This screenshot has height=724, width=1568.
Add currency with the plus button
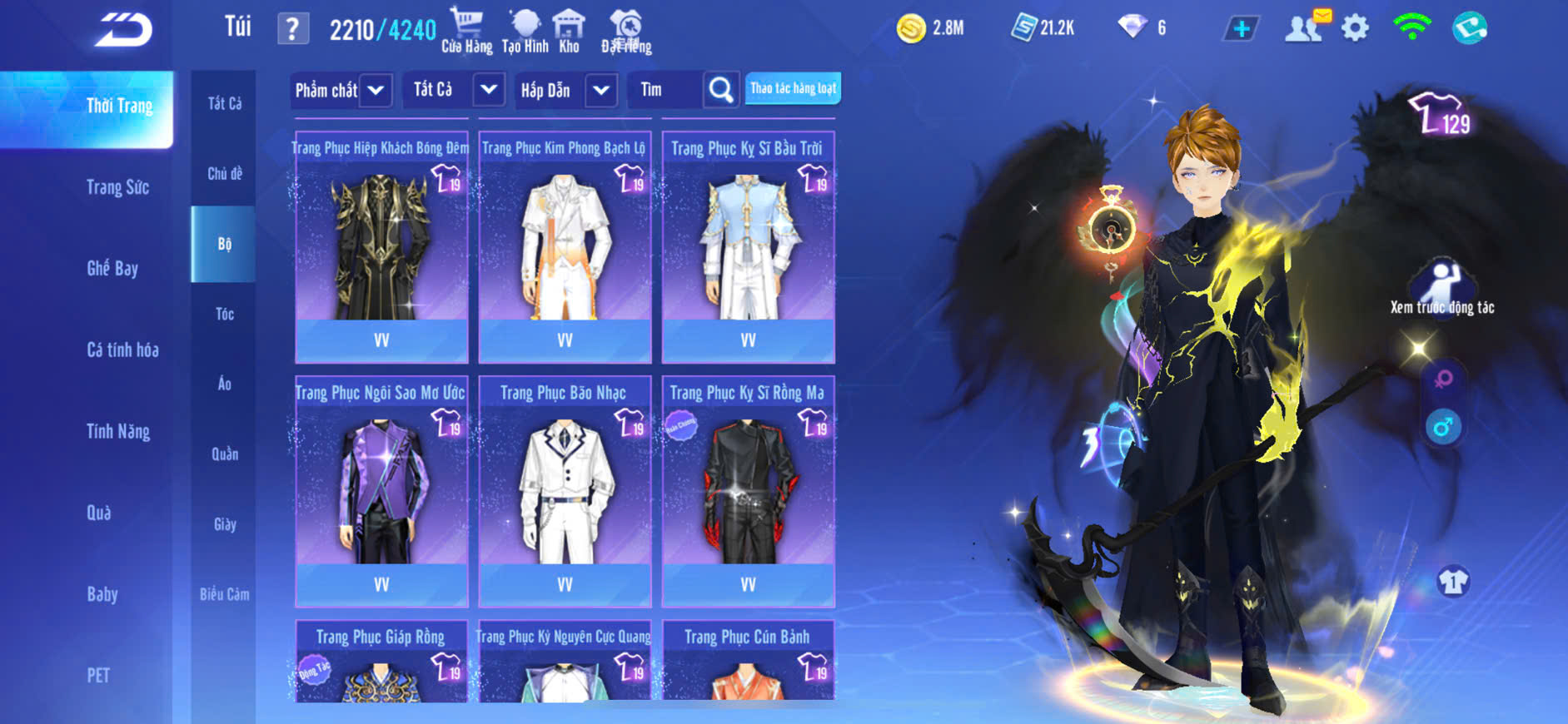tap(1241, 29)
